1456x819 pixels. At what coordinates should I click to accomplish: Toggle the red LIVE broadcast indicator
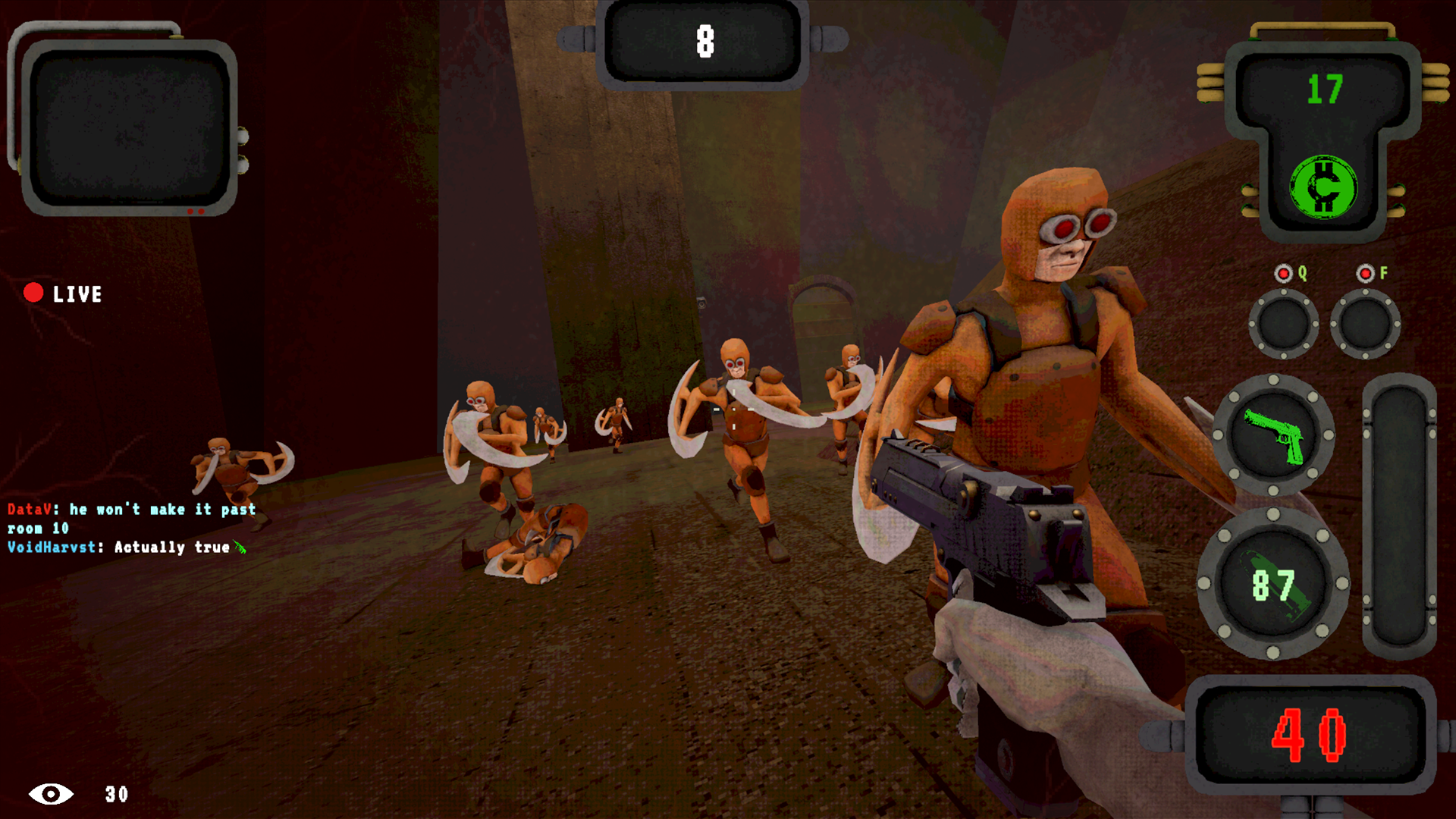tap(34, 292)
